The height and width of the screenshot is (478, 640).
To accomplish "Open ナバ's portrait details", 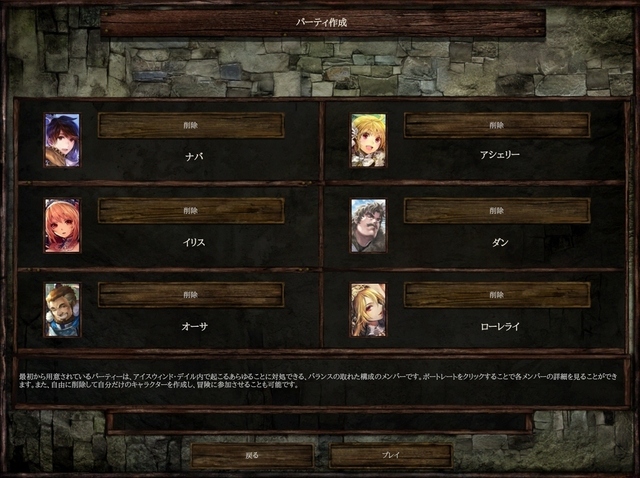I will click(62, 140).
